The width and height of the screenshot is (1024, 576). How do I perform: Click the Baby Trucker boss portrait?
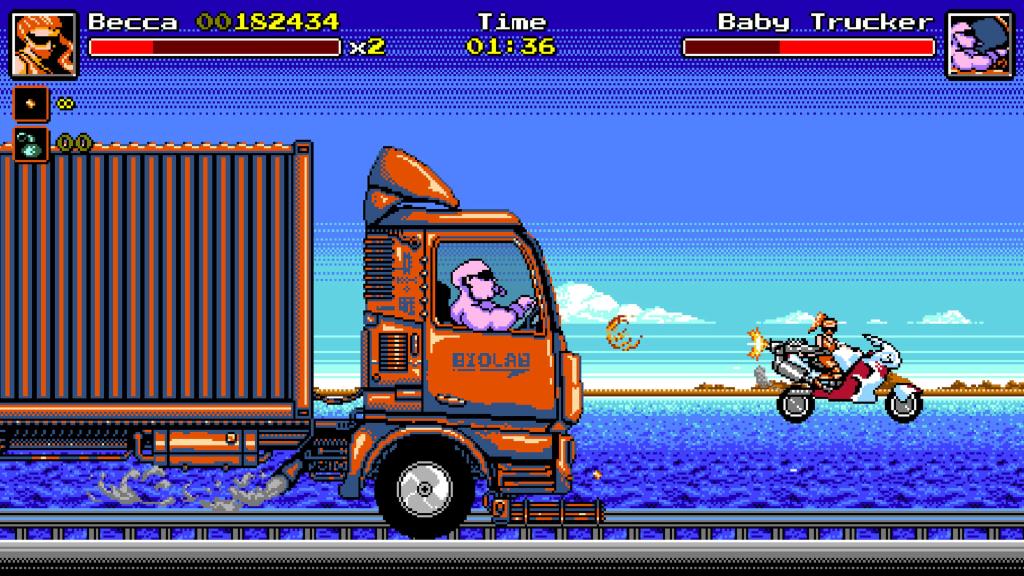980,45
